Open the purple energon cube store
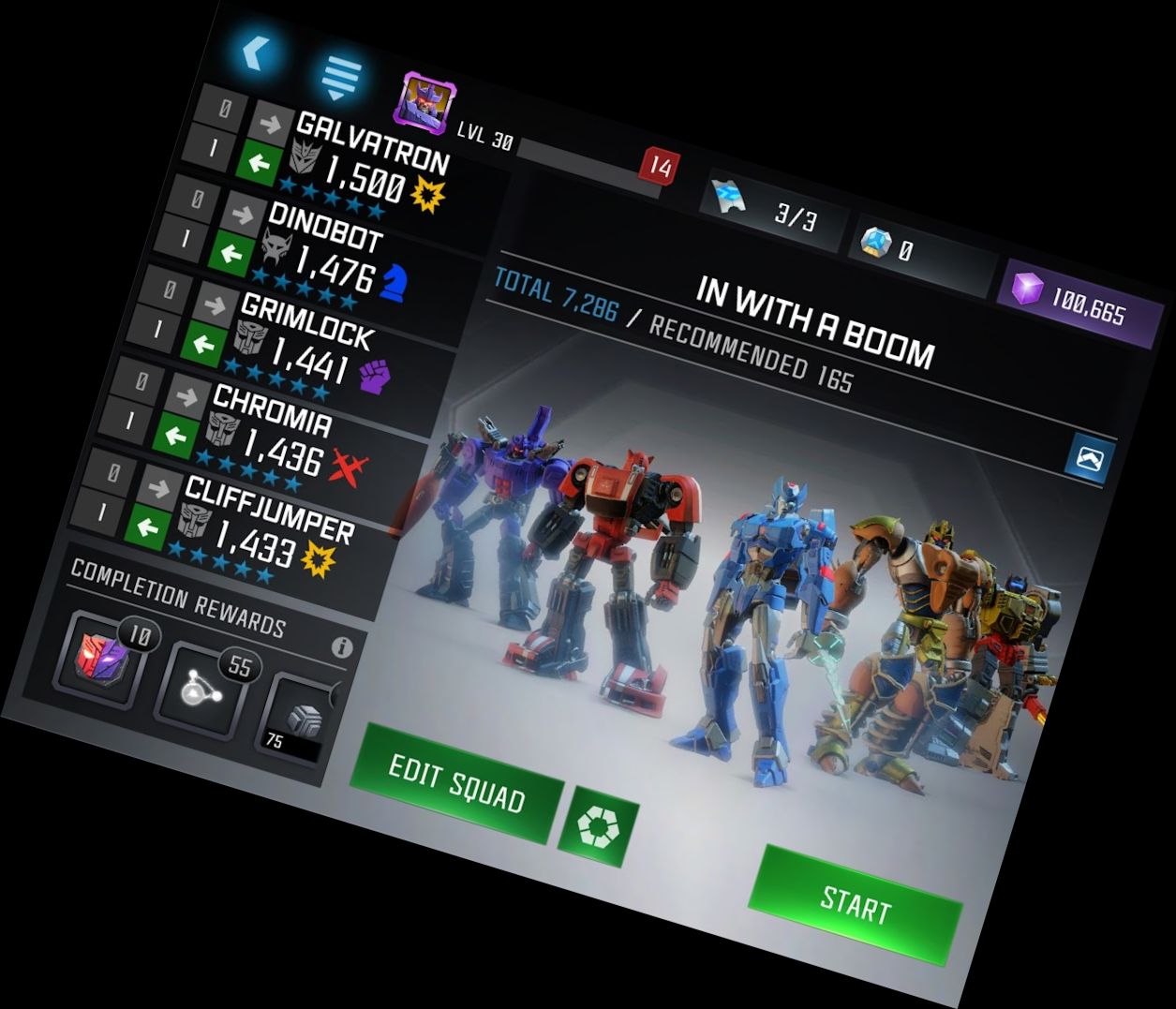The height and width of the screenshot is (1009, 1176). tap(1075, 298)
